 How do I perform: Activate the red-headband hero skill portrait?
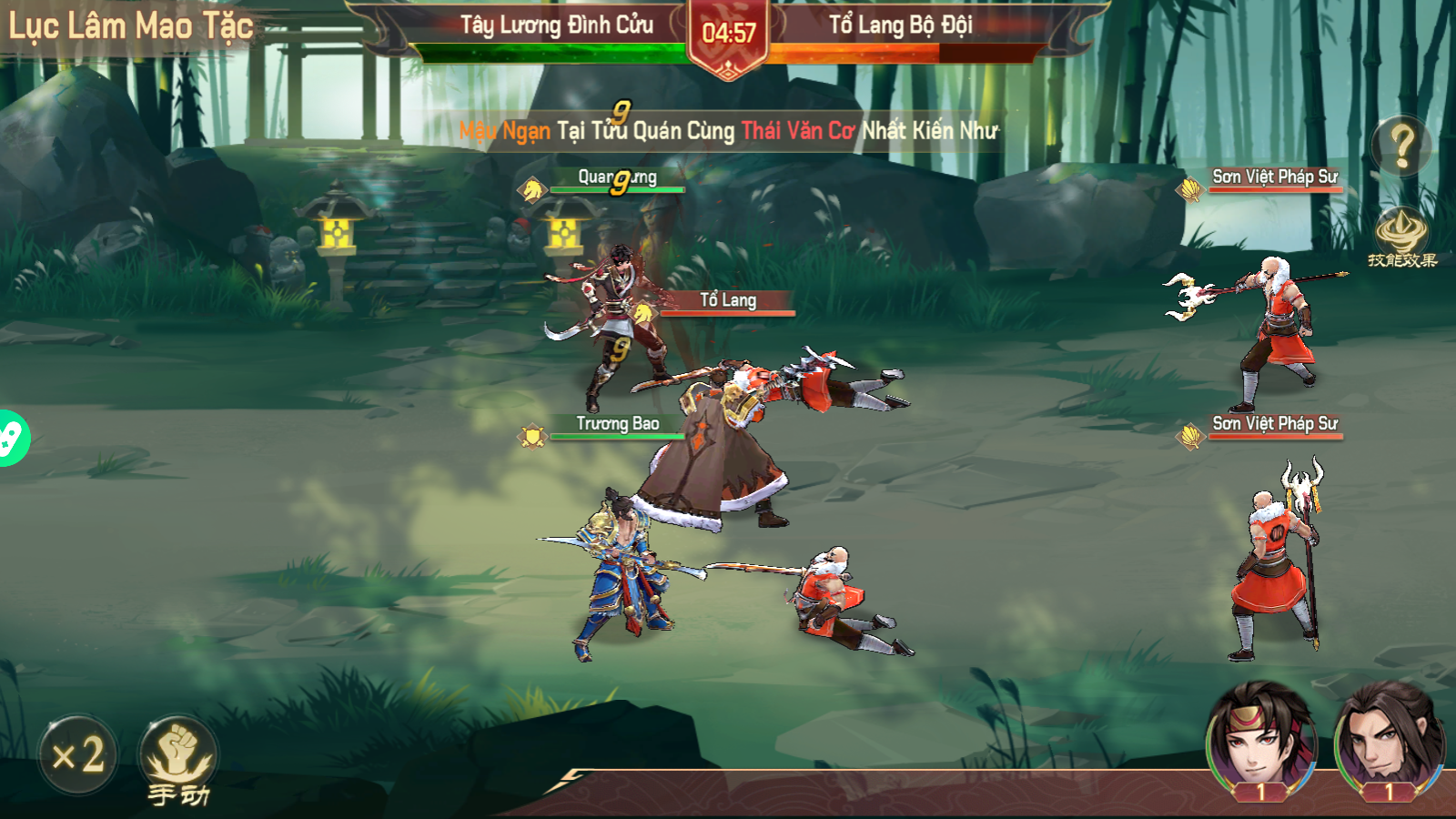[x=1260, y=739]
